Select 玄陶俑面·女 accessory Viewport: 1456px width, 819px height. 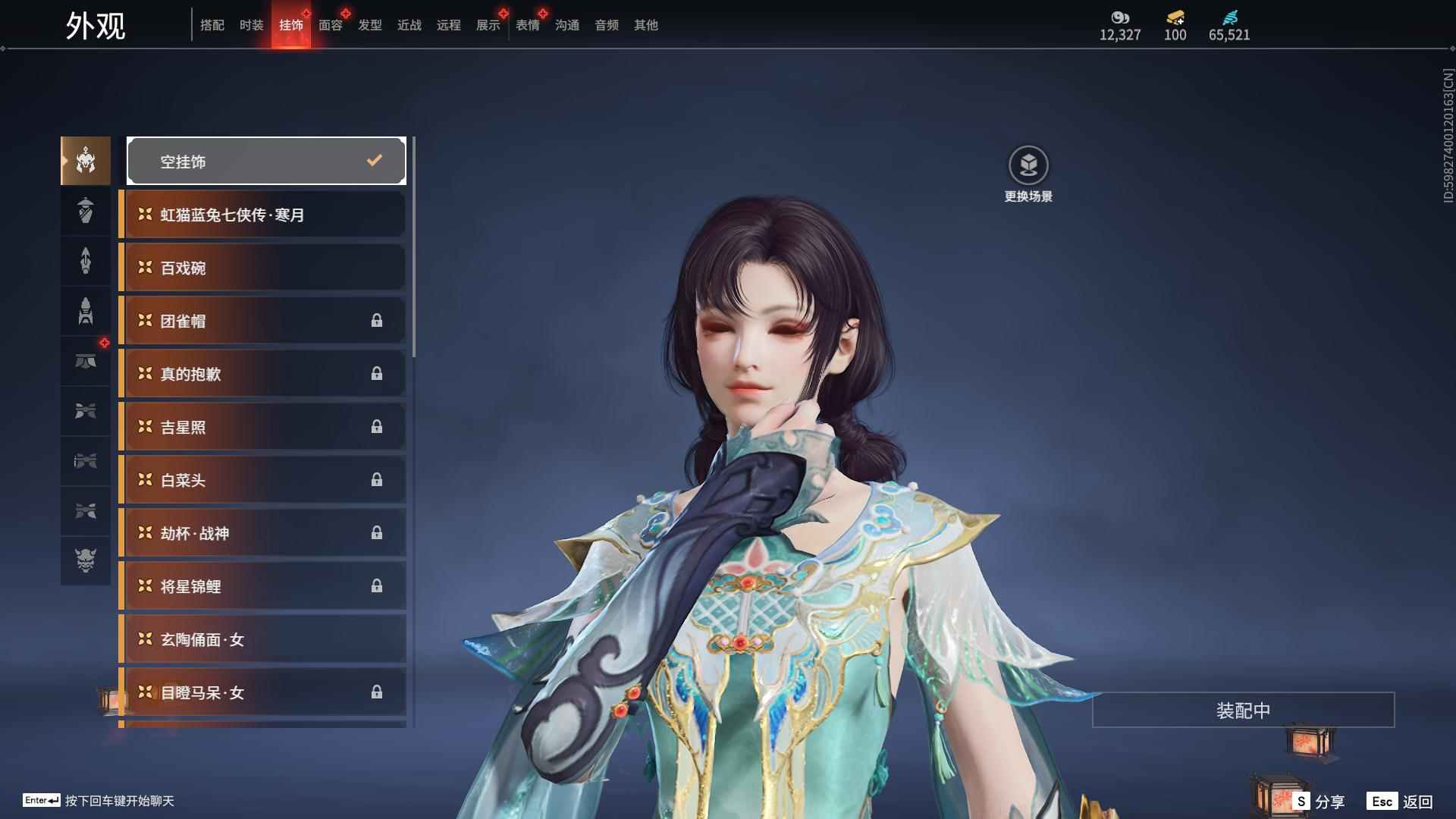262,639
